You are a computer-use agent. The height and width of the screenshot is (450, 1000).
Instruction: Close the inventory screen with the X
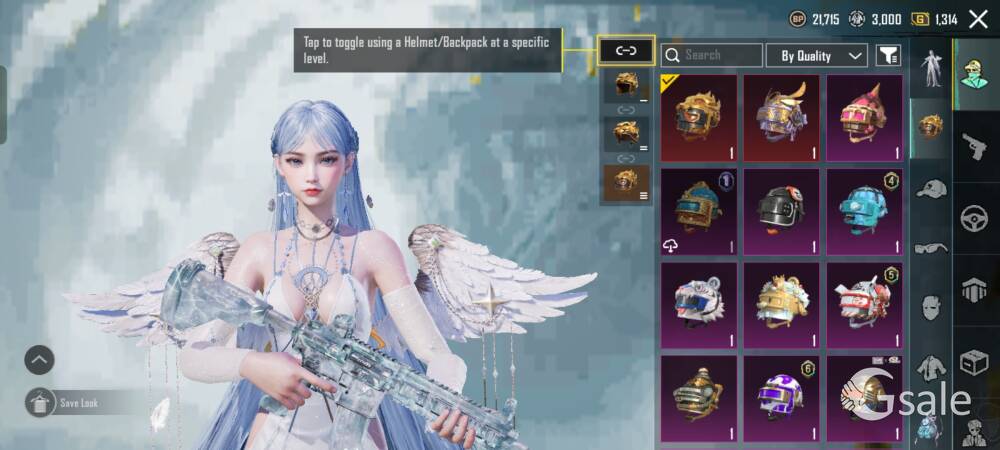click(x=977, y=19)
